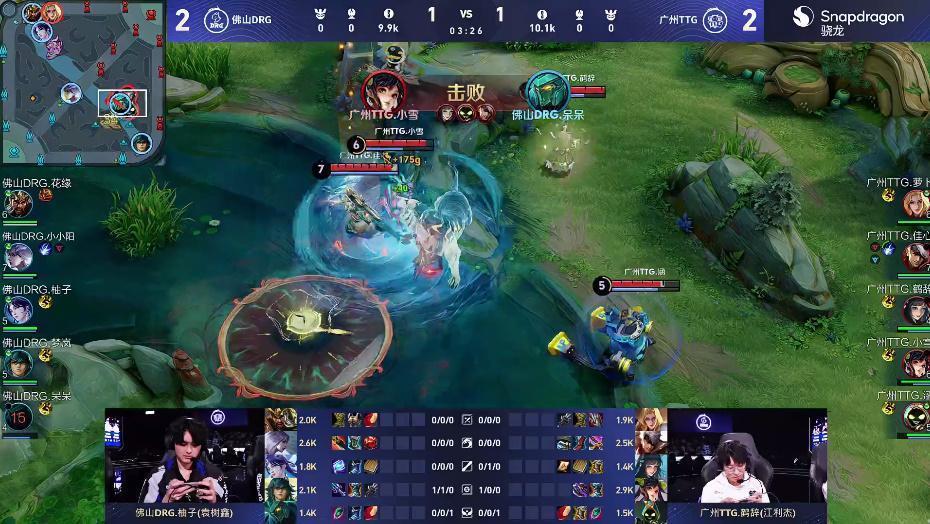Click the 小雪 killer portrait in the kill banner
The image size is (930, 524).
[383, 91]
